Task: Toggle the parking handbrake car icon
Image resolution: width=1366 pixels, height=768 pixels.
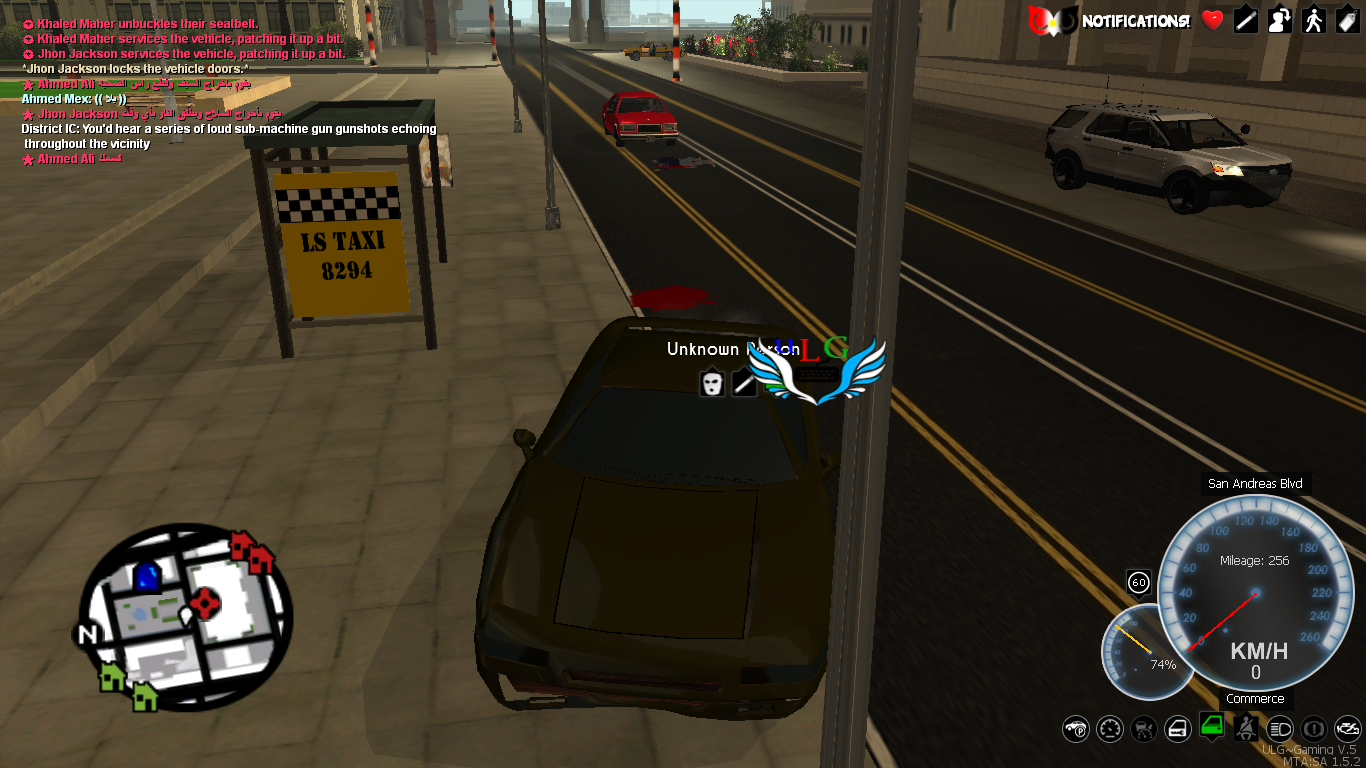Action: (x=1076, y=729)
